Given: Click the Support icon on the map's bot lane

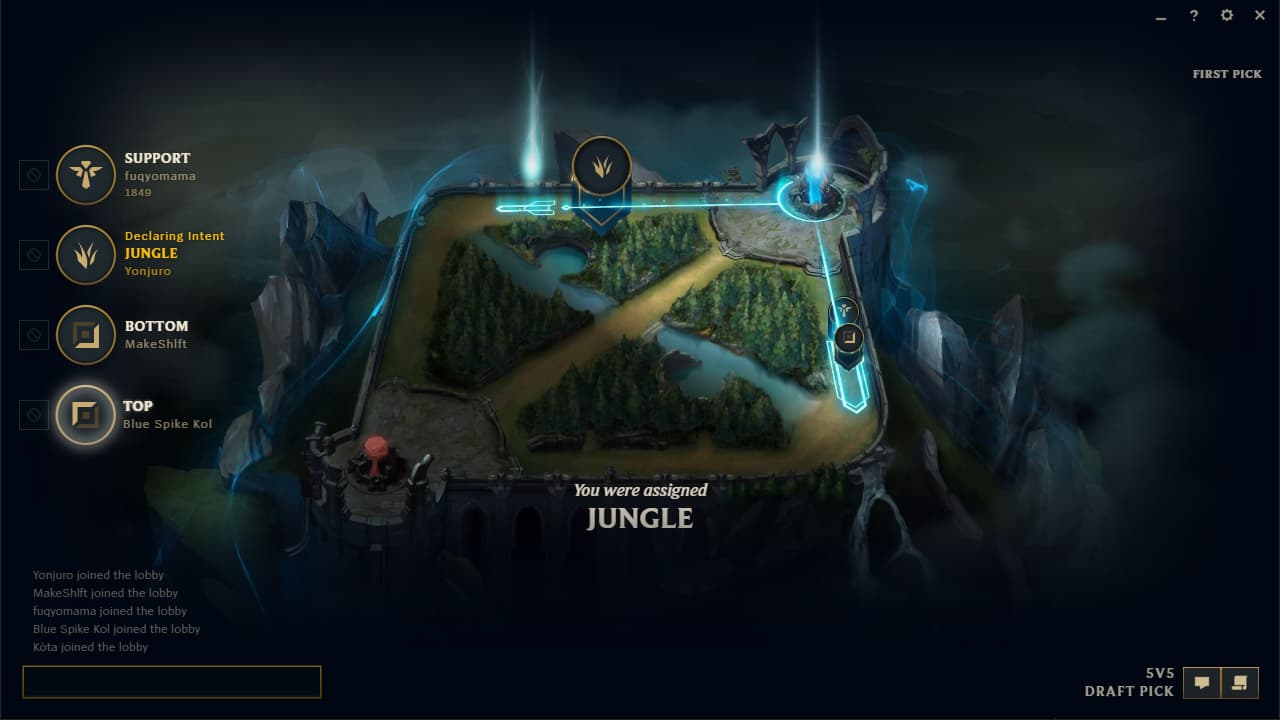Looking at the screenshot, I should 843,310.
